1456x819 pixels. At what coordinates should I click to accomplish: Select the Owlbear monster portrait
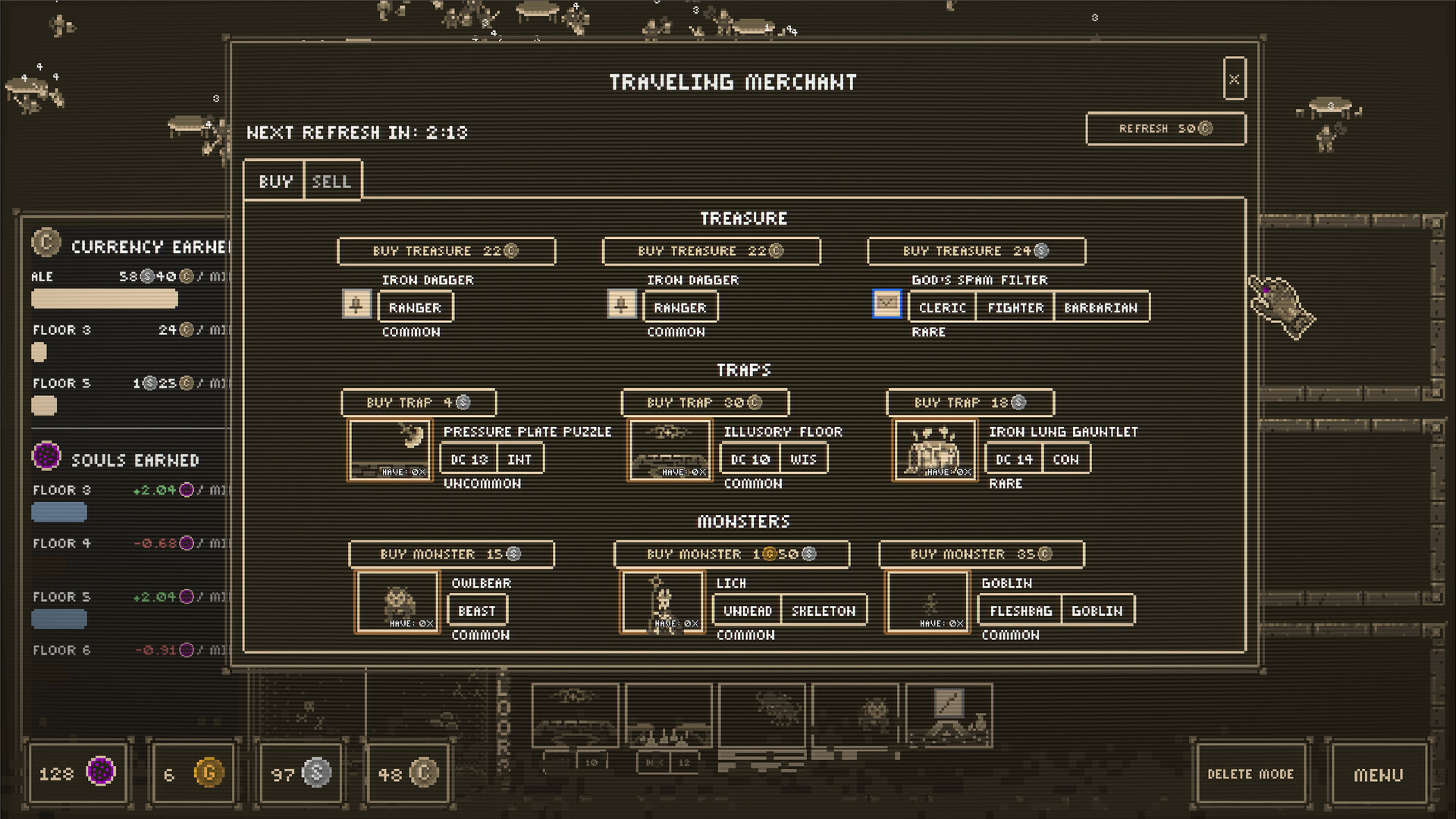tap(397, 601)
